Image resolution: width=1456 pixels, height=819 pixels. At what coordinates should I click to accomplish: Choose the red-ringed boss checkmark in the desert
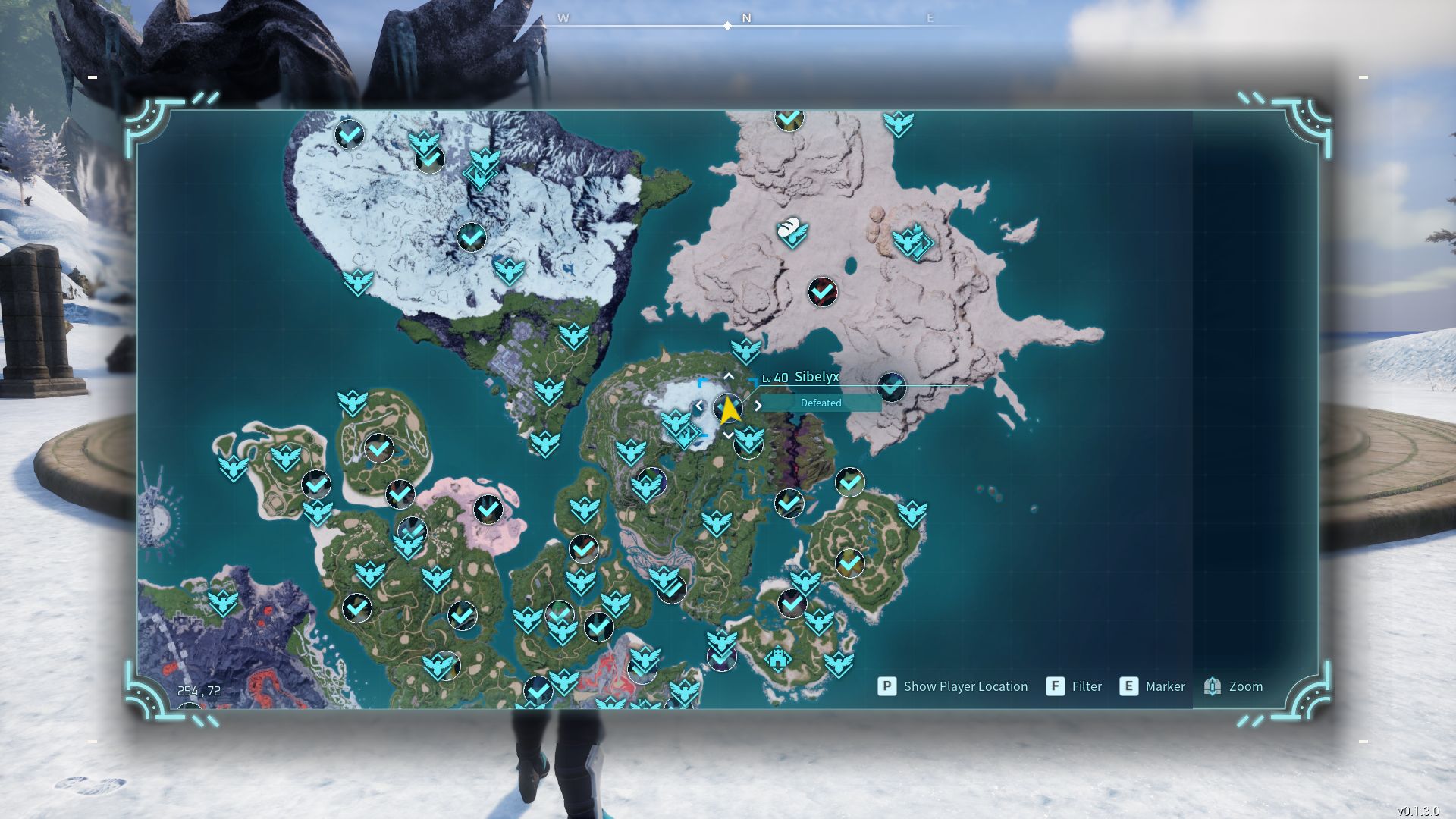822,292
